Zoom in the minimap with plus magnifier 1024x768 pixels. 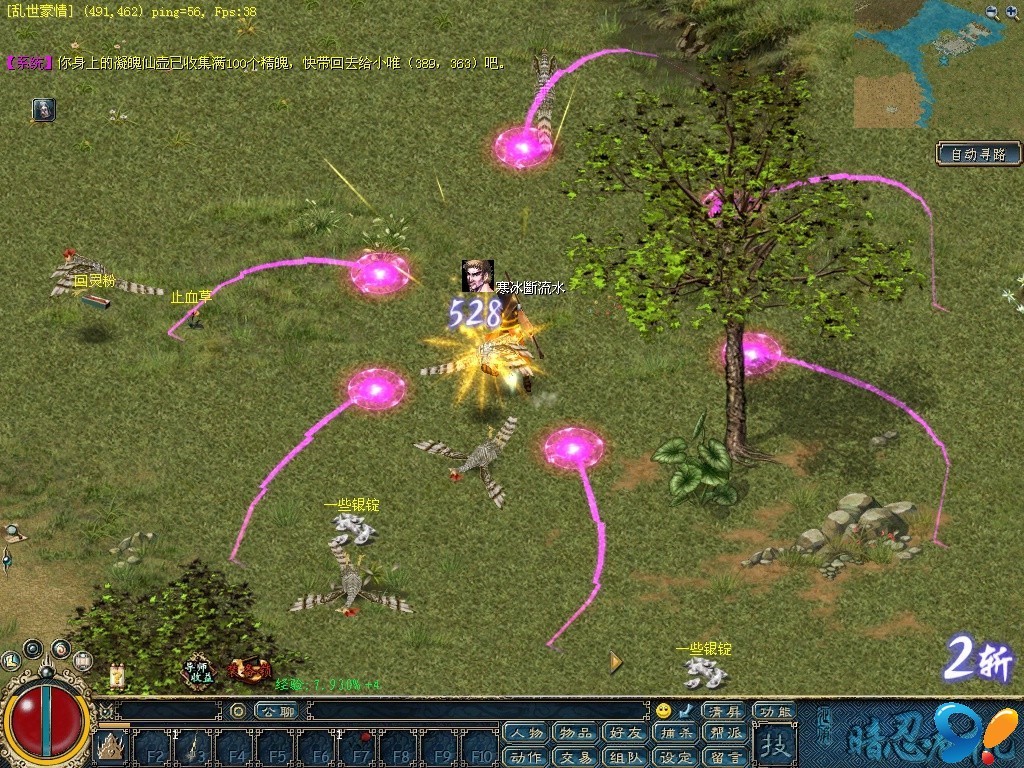coord(1012,12)
